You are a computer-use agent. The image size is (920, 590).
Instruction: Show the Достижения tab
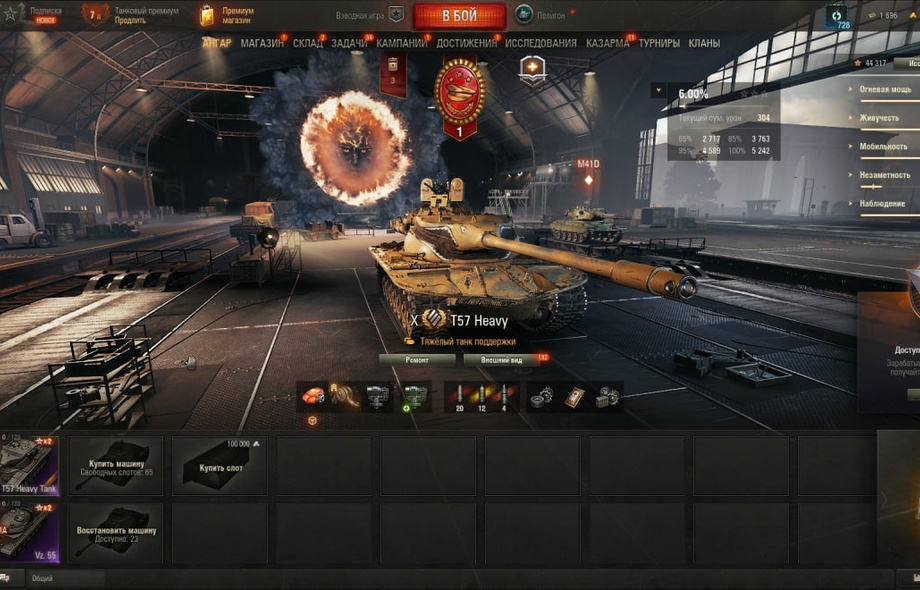pos(466,44)
